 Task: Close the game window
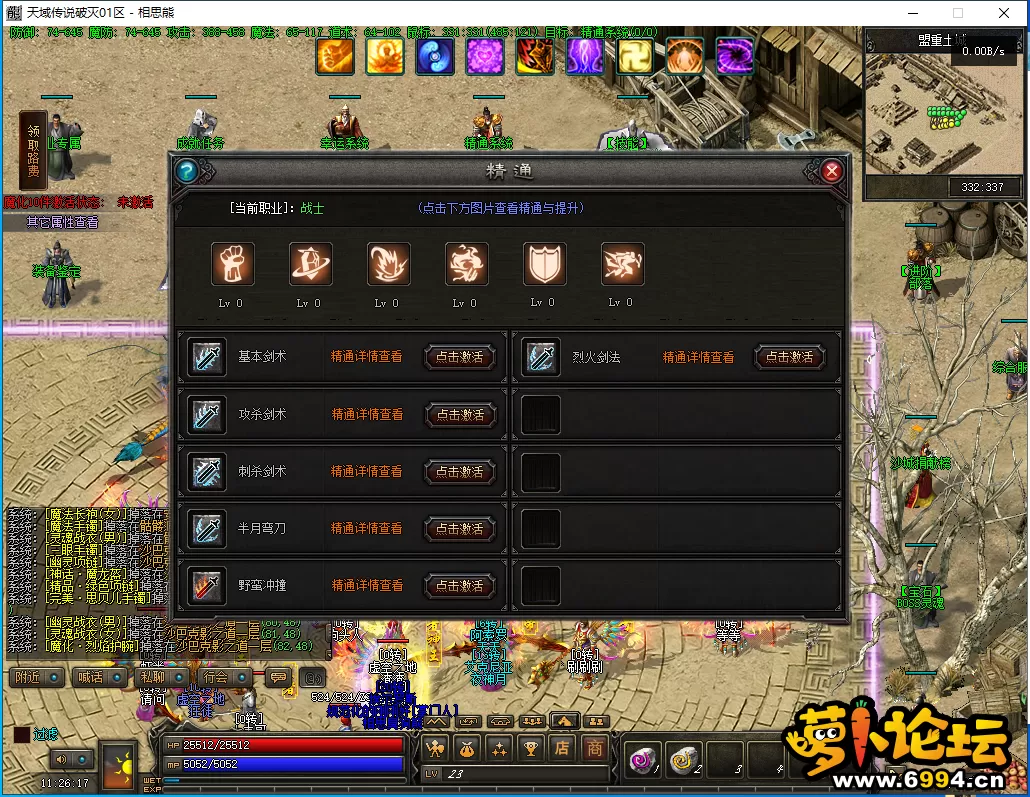(x=1003, y=13)
